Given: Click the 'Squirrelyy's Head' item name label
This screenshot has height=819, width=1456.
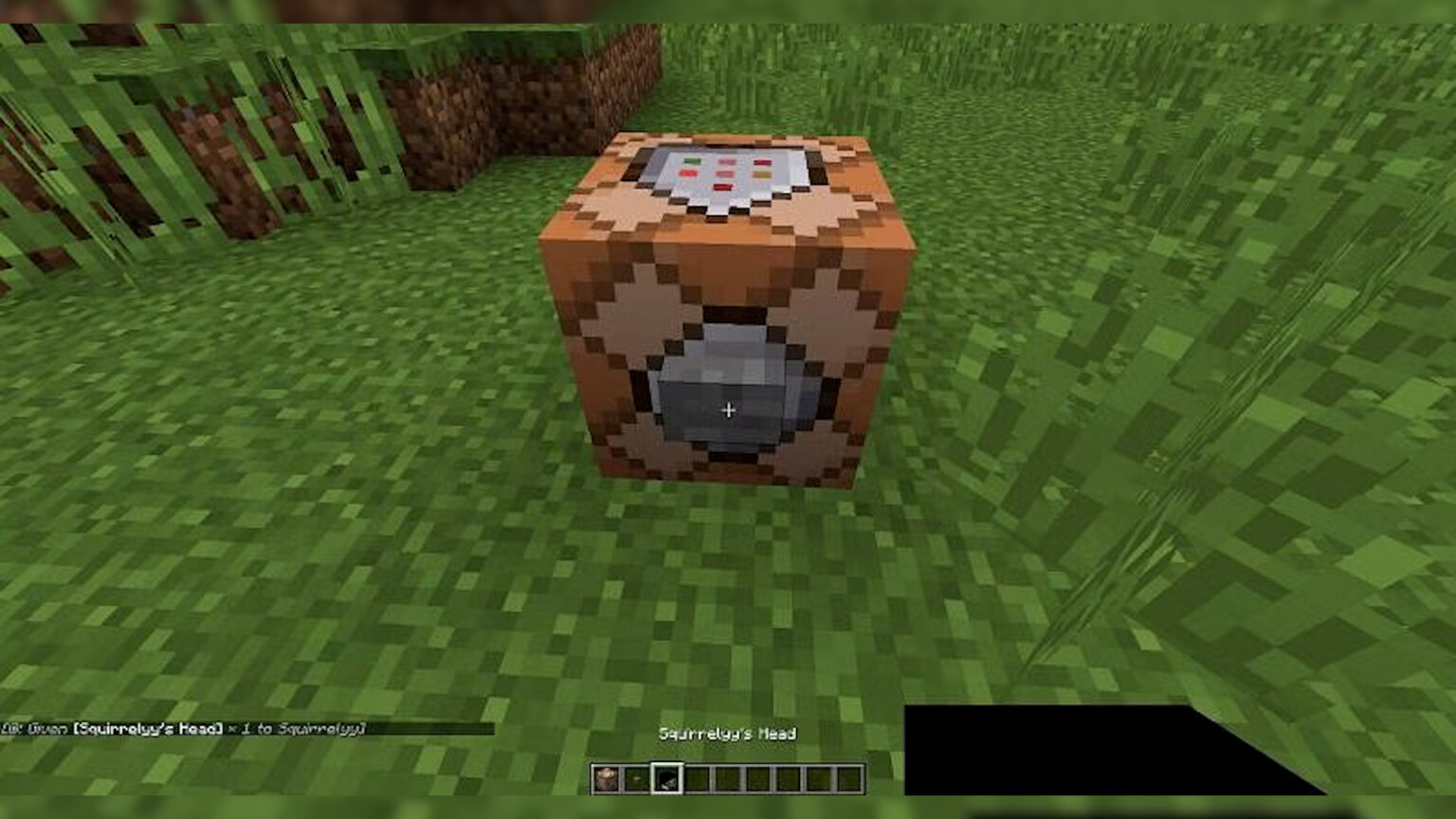Looking at the screenshot, I should coord(728,734).
